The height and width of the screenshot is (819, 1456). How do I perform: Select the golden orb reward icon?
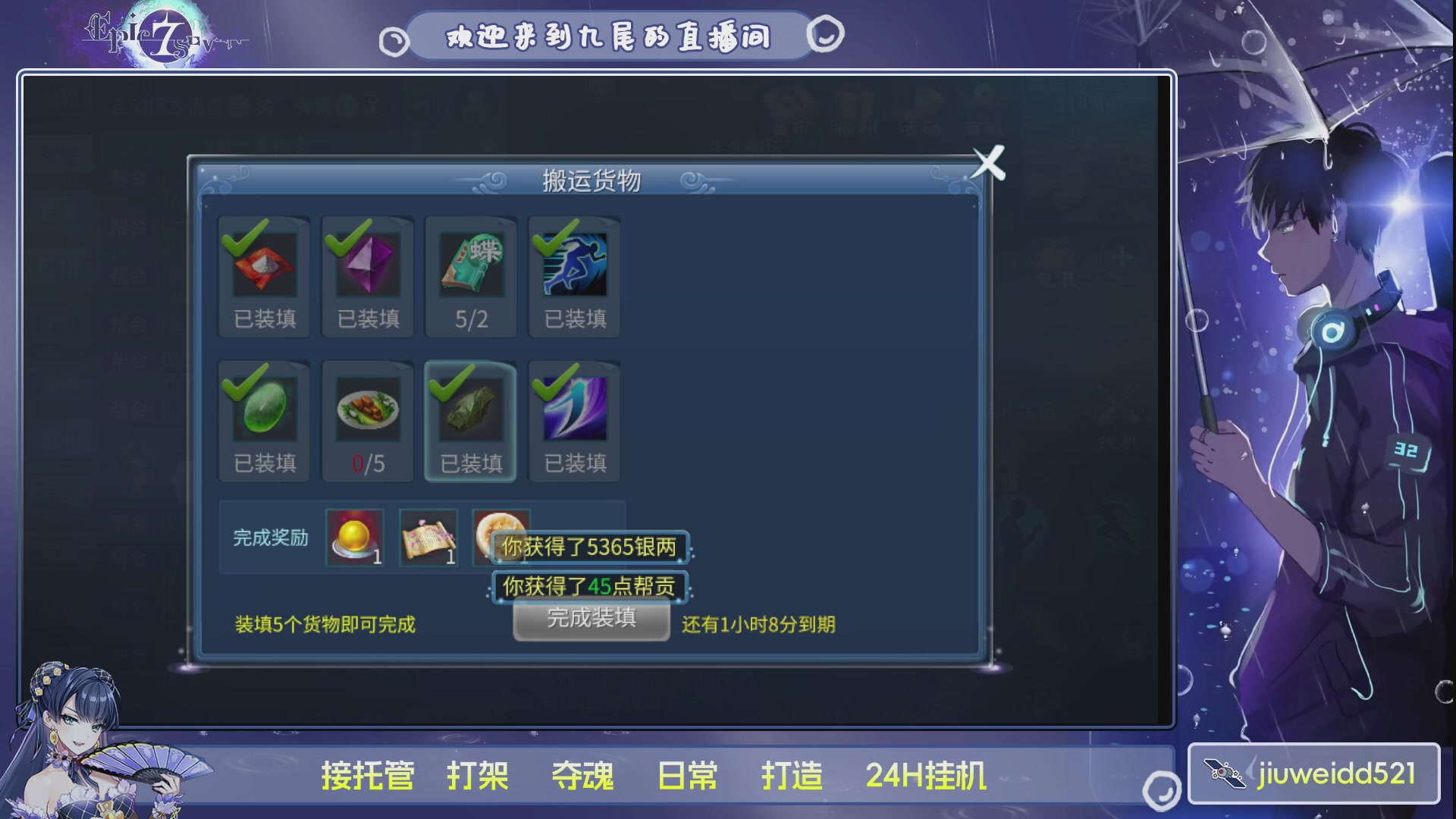pyautogui.click(x=355, y=537)
